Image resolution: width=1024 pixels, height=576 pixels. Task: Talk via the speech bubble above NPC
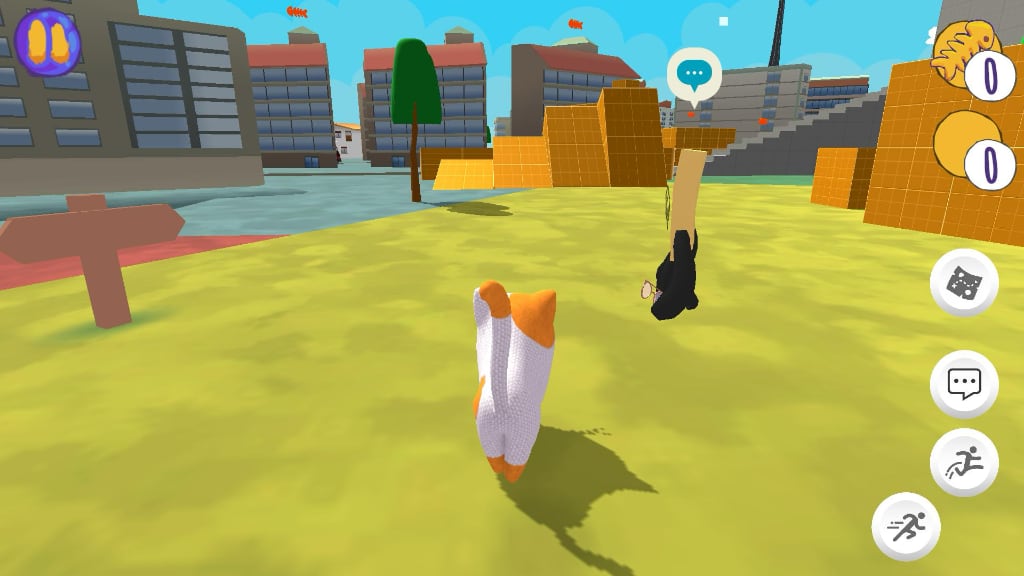click(x=694, y=74)
